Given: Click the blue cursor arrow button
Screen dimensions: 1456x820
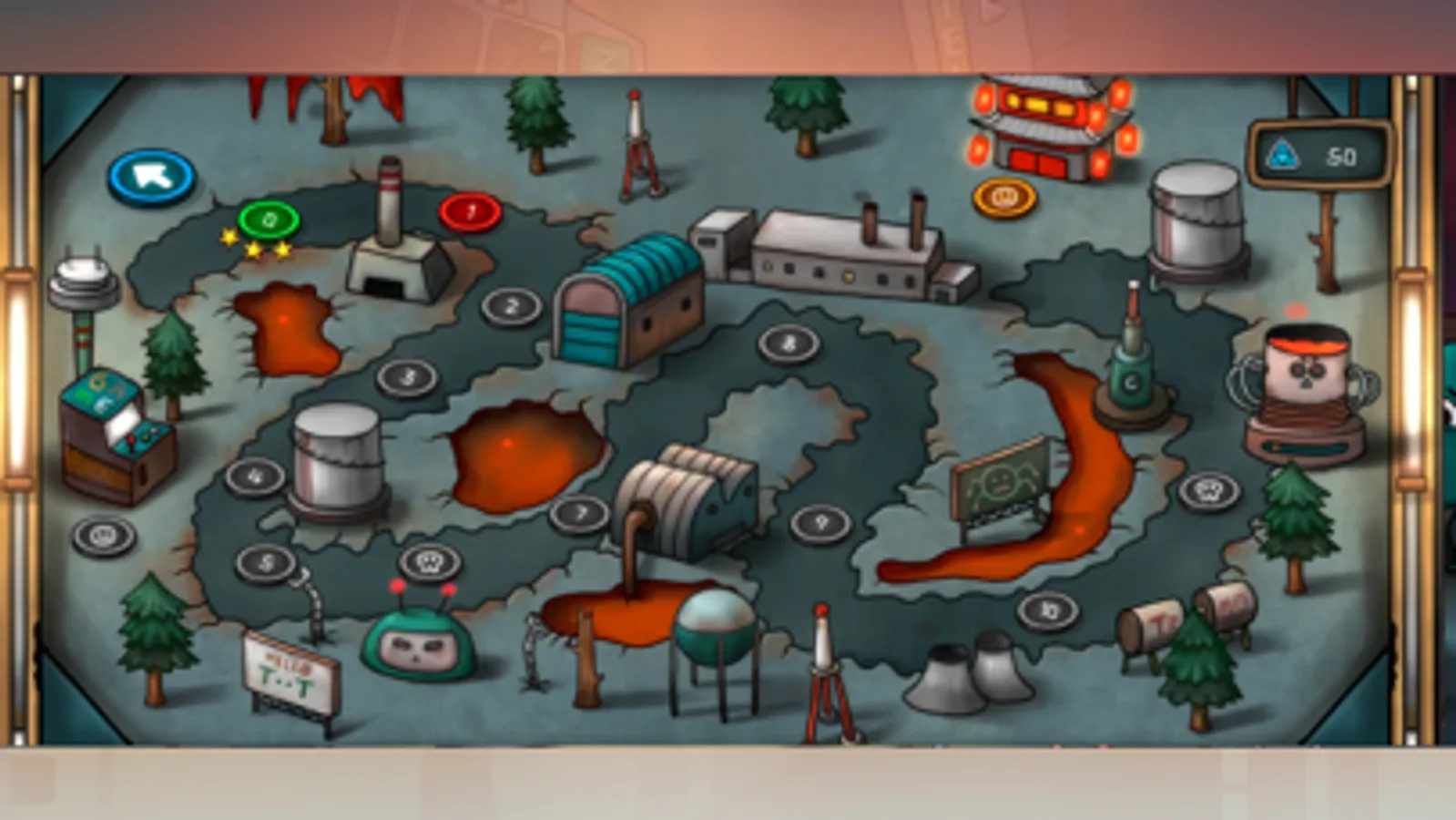Looking at the screenshot, I should [x=153, y=175].
